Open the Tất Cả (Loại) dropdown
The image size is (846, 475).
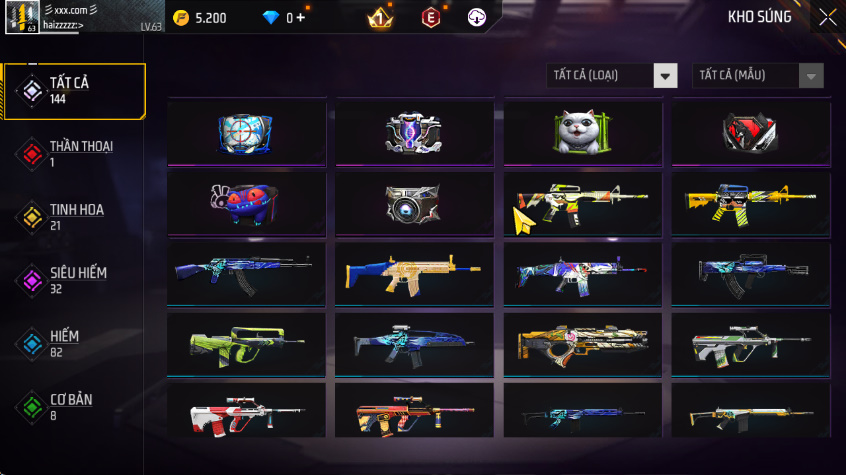click(612, 76)
